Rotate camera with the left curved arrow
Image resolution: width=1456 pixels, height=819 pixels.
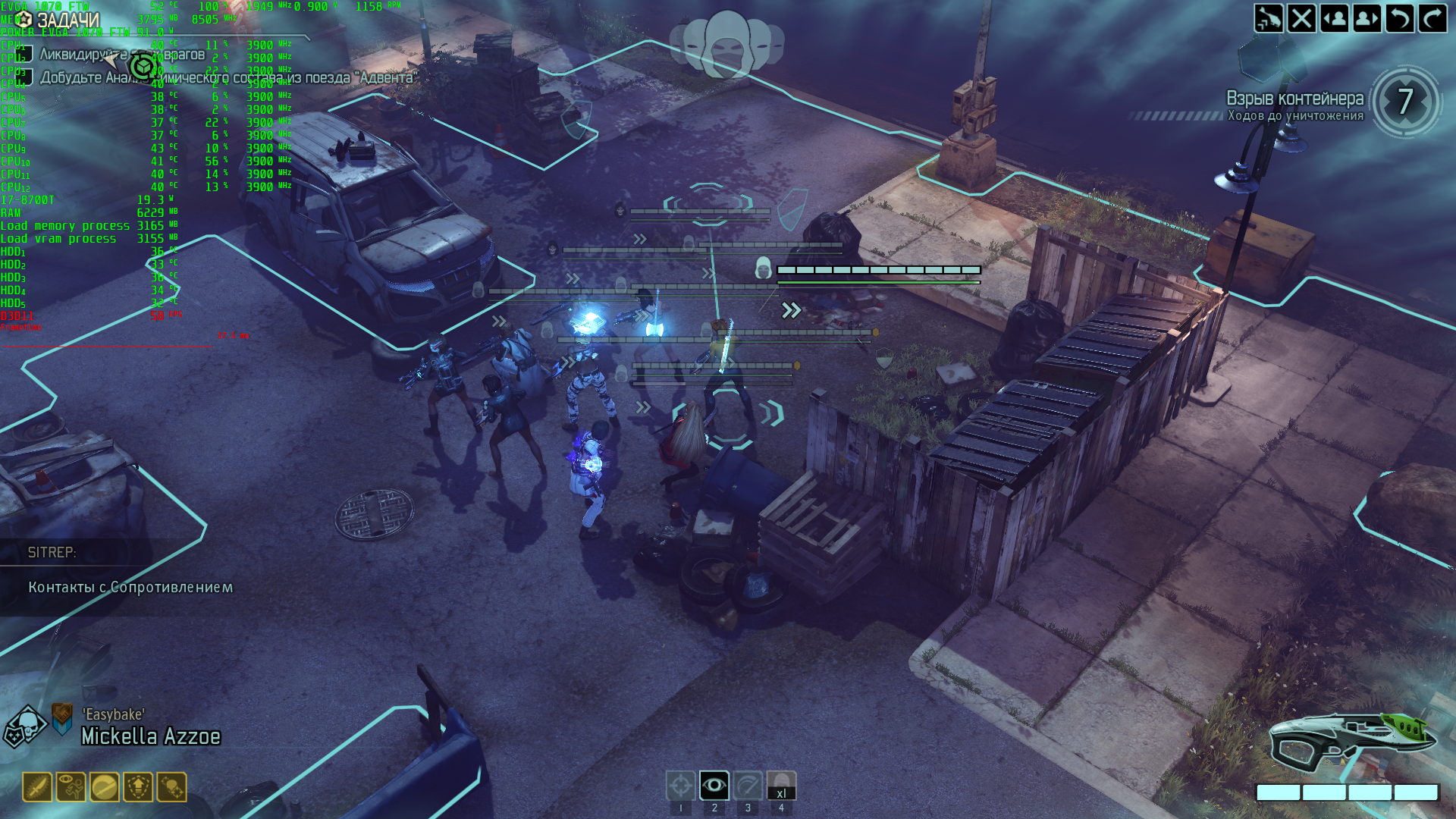pos(1399,18)
